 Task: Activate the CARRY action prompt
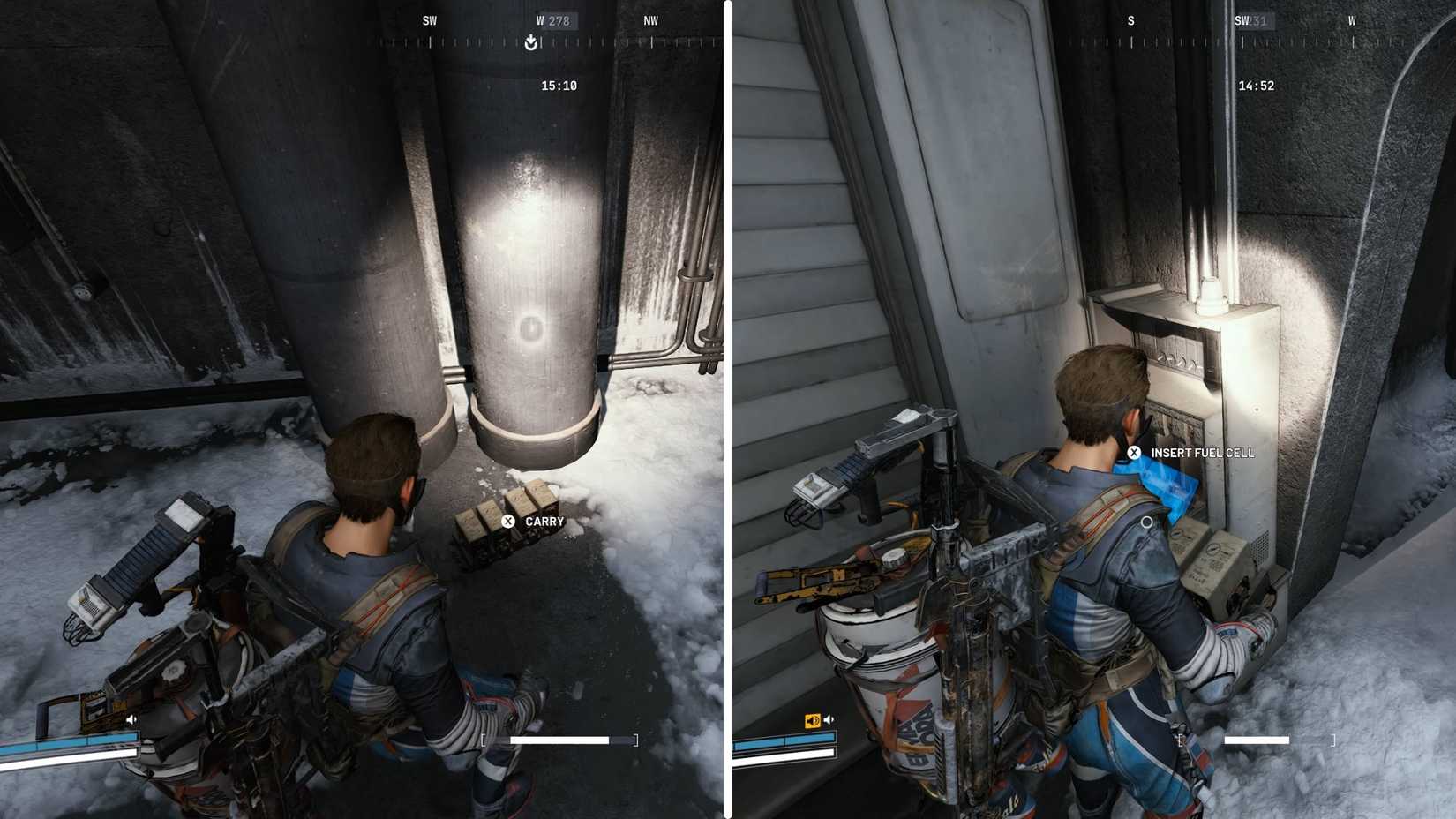coord(543,521)
